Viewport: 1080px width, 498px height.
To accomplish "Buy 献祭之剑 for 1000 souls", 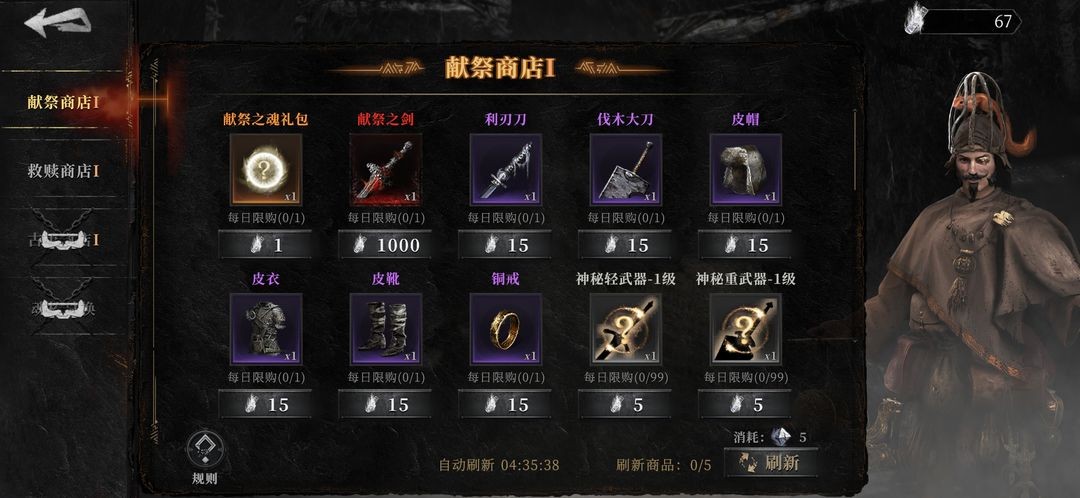I will [x=385, y=245].
